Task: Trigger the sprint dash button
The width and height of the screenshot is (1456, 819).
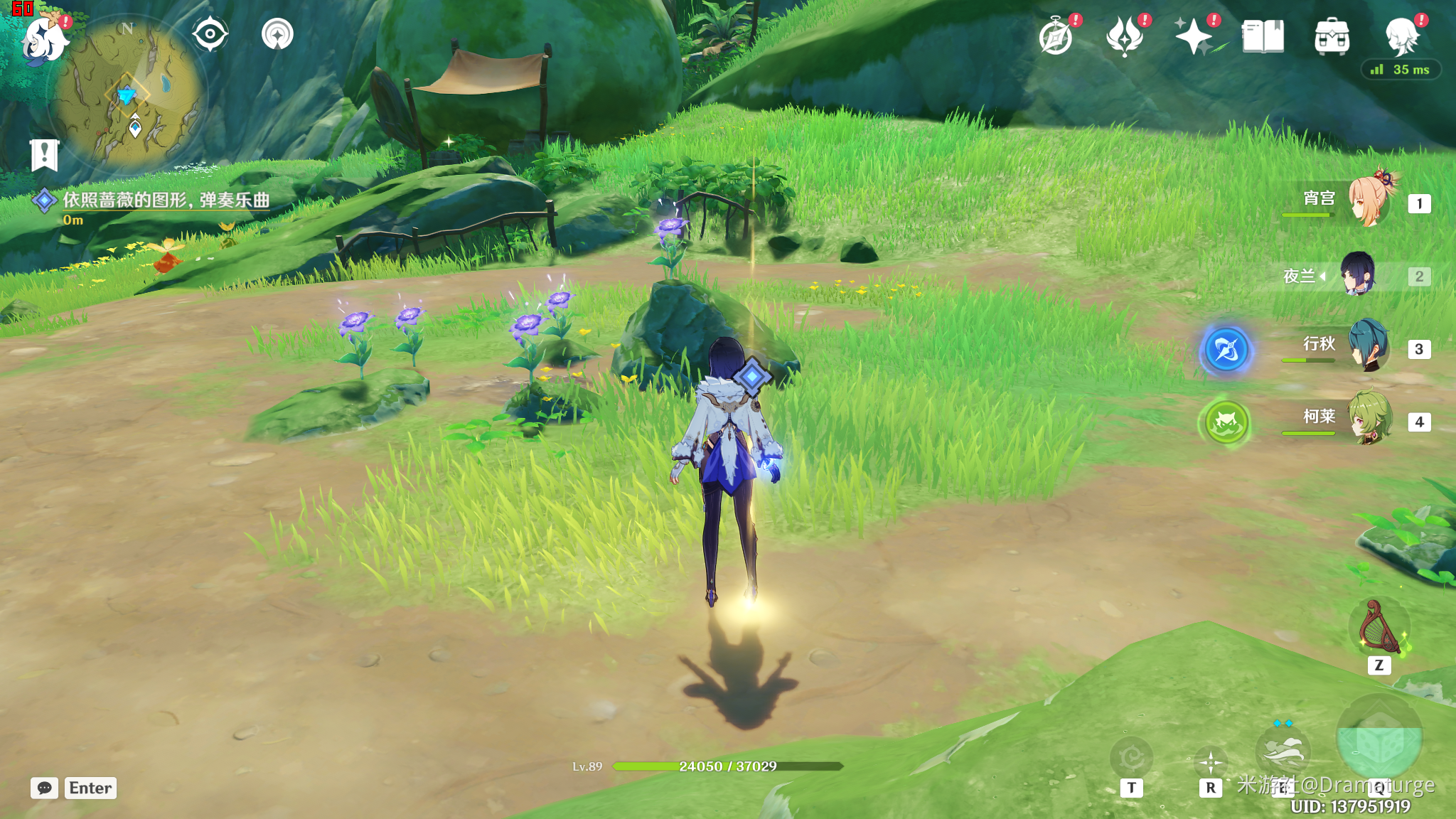Action: 1283,751
